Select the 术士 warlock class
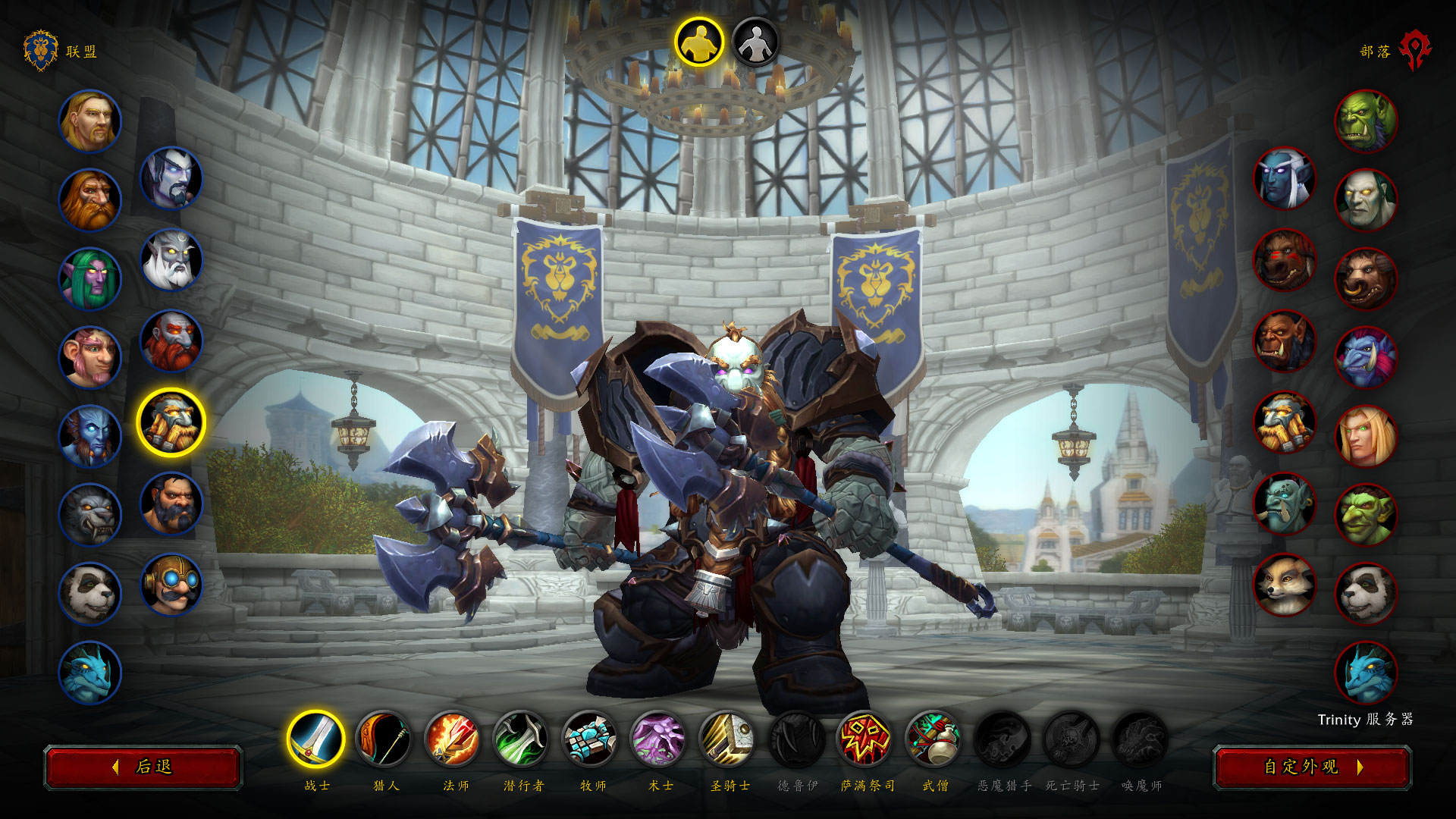Image resolution: width=1456 pixels, height=819 pixels. point(659,739)
